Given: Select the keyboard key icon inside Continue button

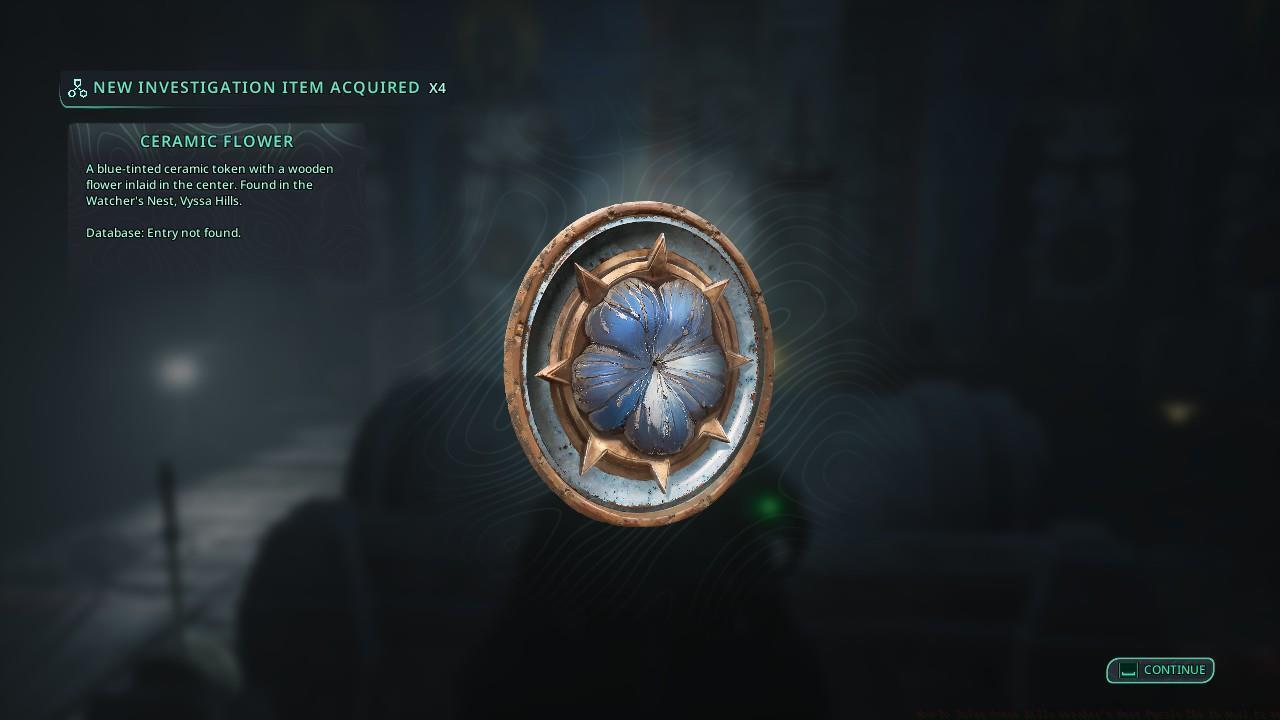Looking at the screenshot, I should coord(1127,670).
